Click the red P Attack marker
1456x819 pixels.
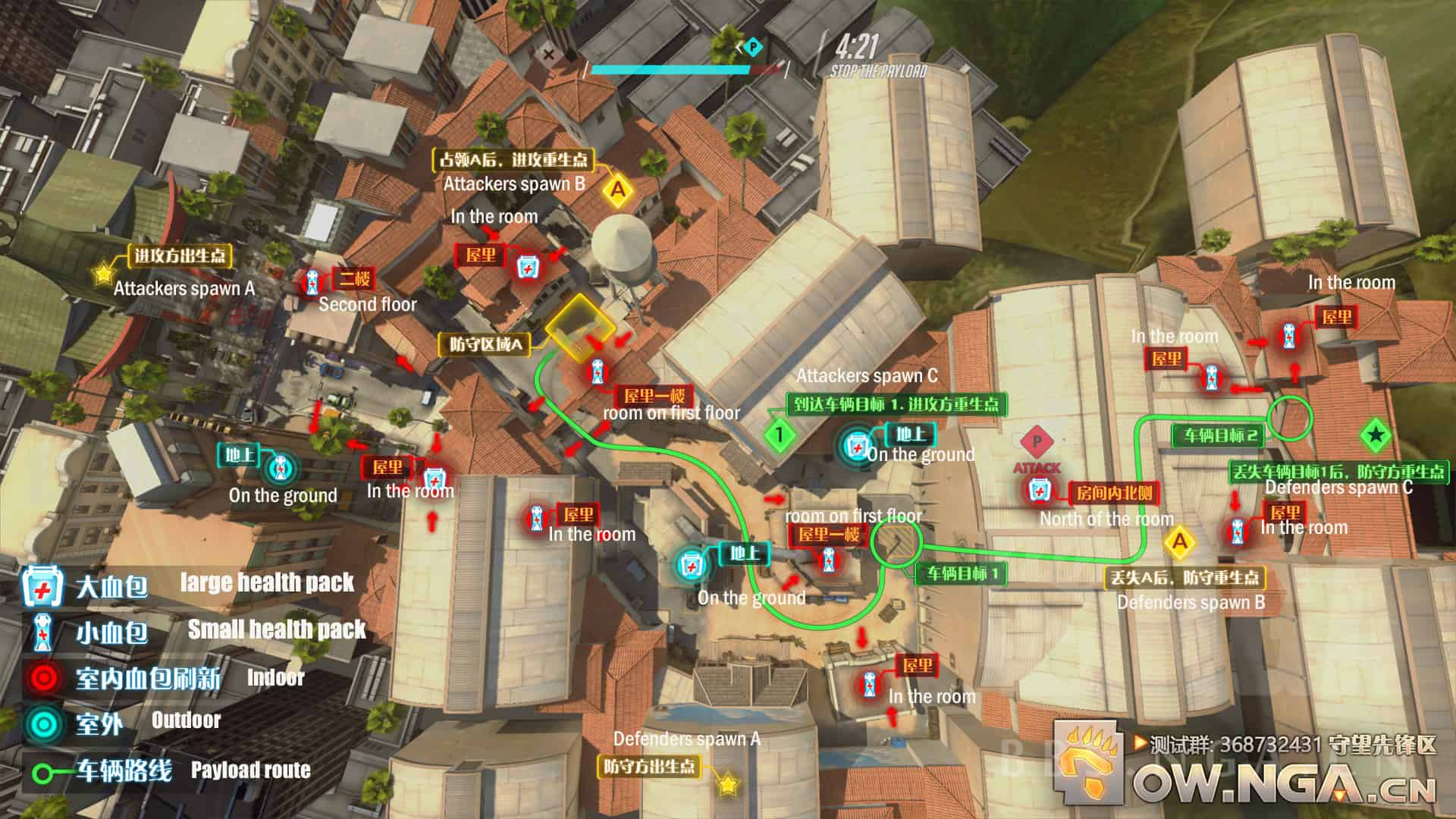click(1037, 441)
